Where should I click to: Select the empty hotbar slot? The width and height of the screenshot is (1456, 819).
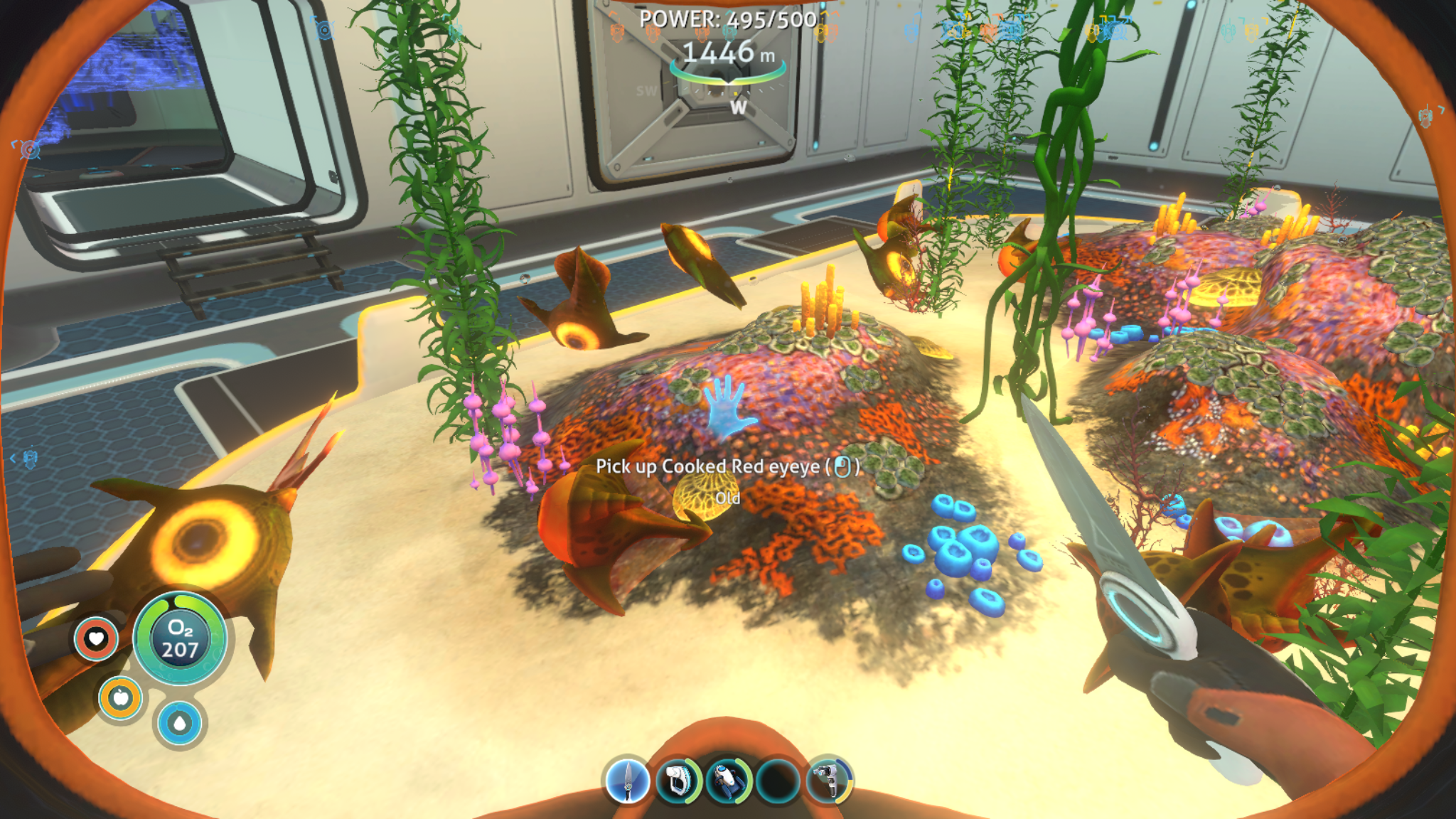(778, 781)
